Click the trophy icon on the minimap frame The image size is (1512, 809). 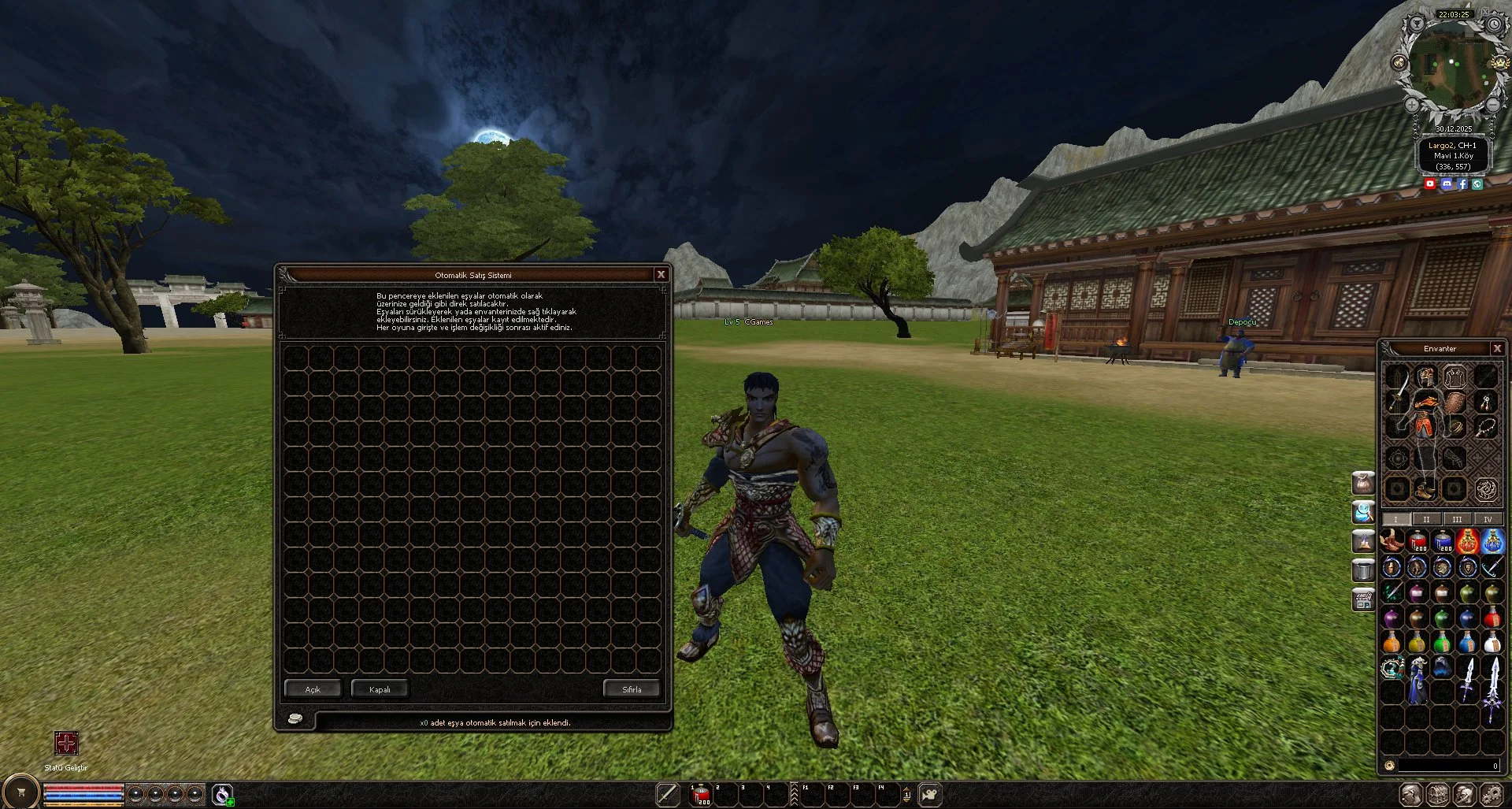(x=1416, y=24)
